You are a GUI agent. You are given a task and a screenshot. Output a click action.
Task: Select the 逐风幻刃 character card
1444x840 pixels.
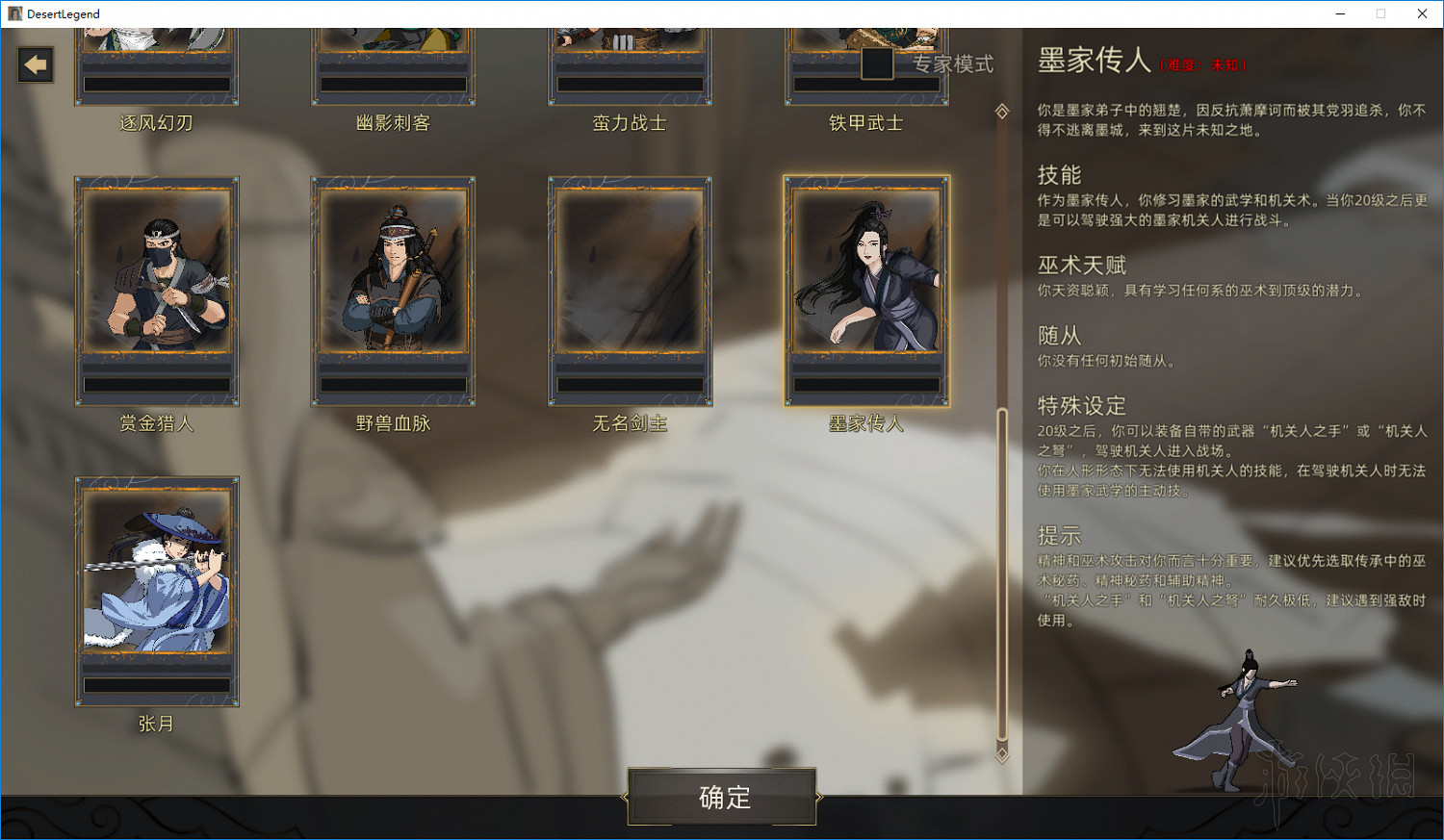coord(156,58)
